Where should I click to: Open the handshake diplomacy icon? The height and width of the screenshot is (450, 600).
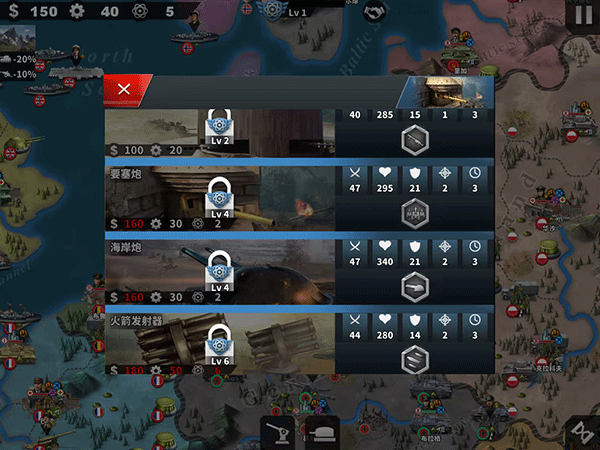tap(376, 13)
